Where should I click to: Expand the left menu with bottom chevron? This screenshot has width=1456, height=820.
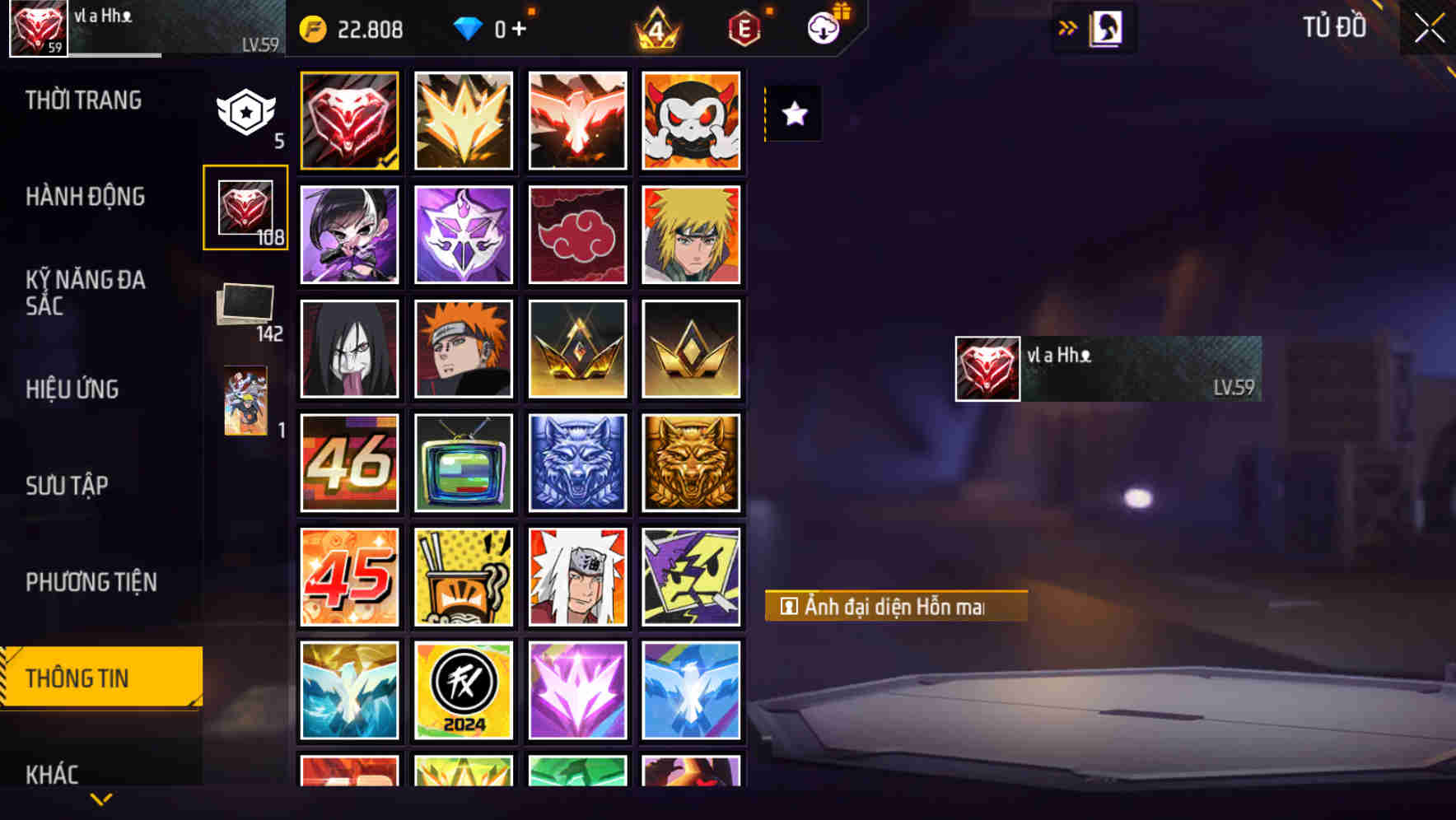pos(100,797)
